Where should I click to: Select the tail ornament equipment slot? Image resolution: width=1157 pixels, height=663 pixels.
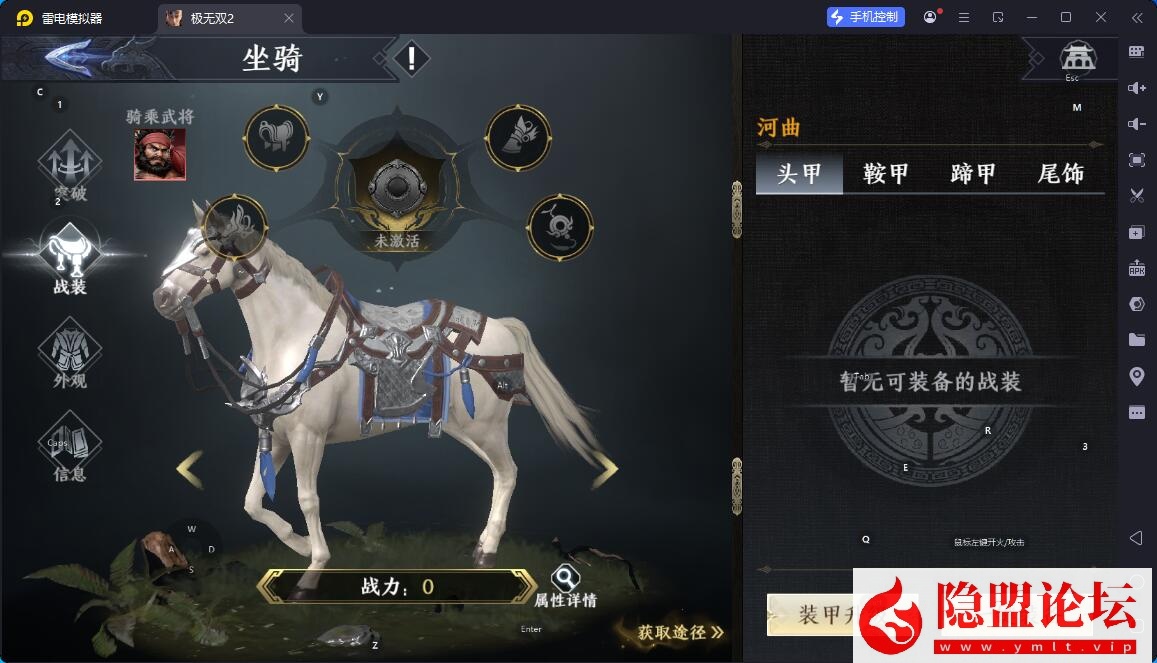point(560,226)
